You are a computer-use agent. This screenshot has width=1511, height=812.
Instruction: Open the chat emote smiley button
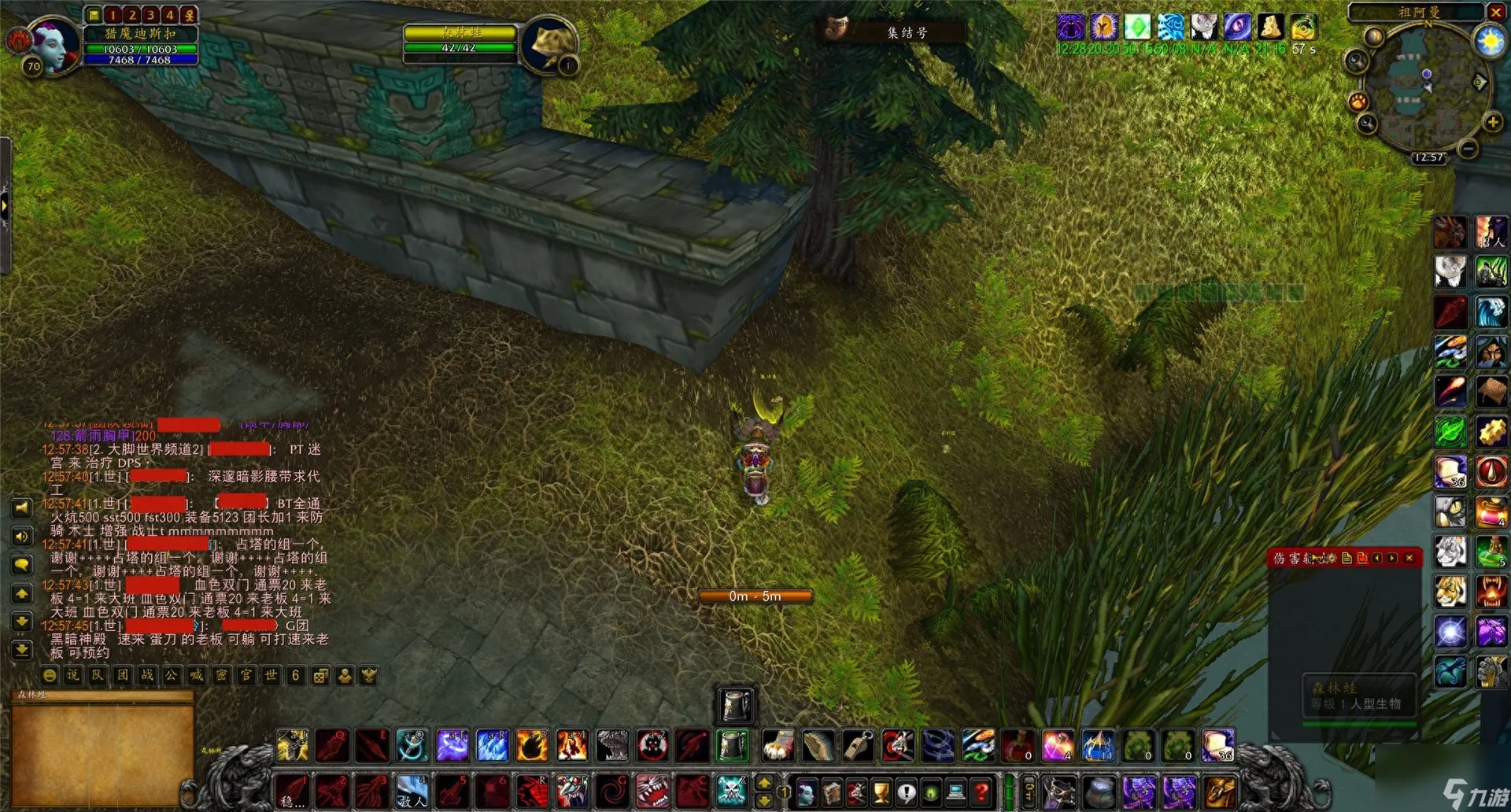50,675
